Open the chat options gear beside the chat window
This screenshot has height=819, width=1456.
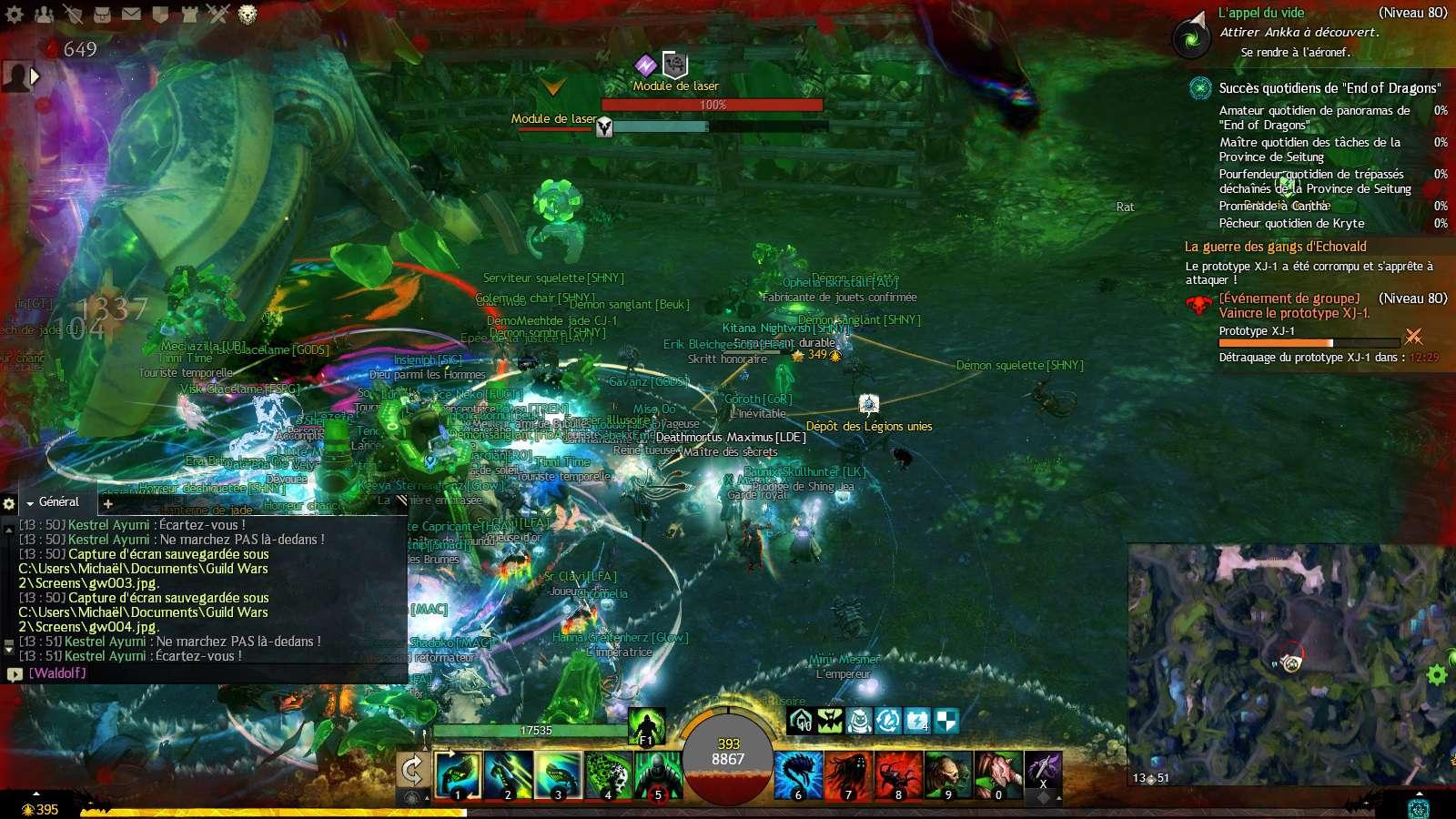tap(9, 503)
